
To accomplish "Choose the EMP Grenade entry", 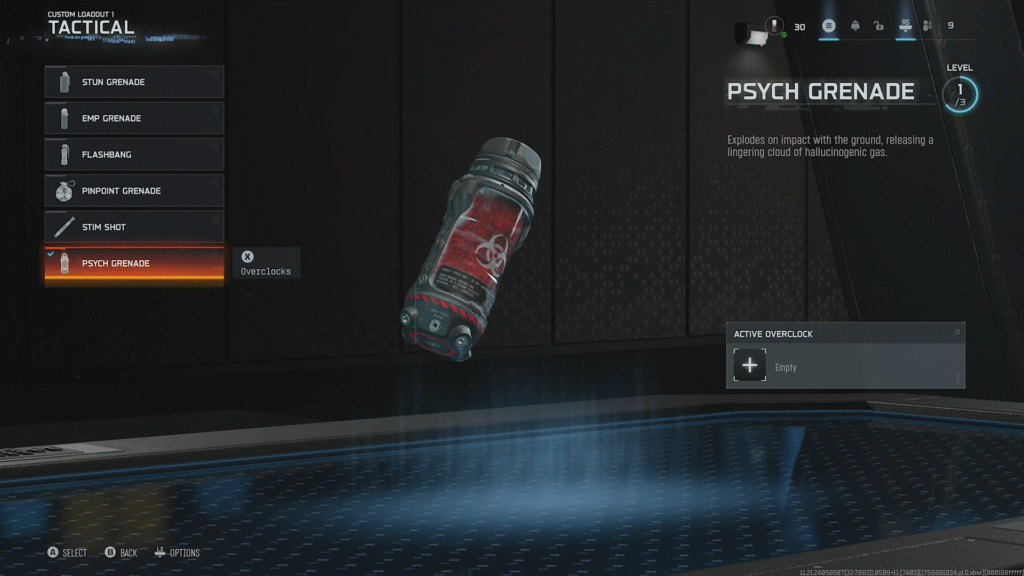I will coord(134,118).
